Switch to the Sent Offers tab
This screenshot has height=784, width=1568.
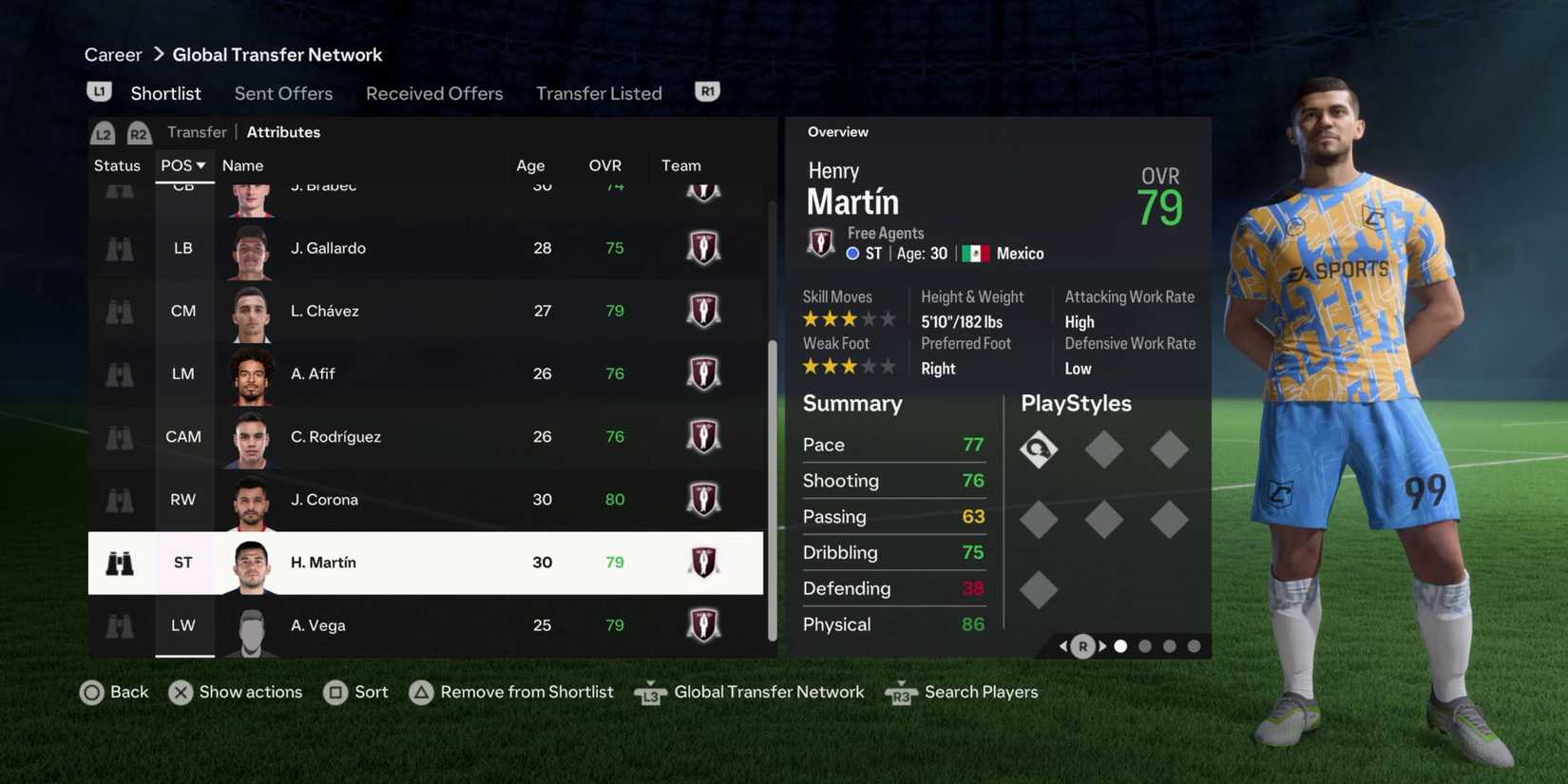pos(283,93)
